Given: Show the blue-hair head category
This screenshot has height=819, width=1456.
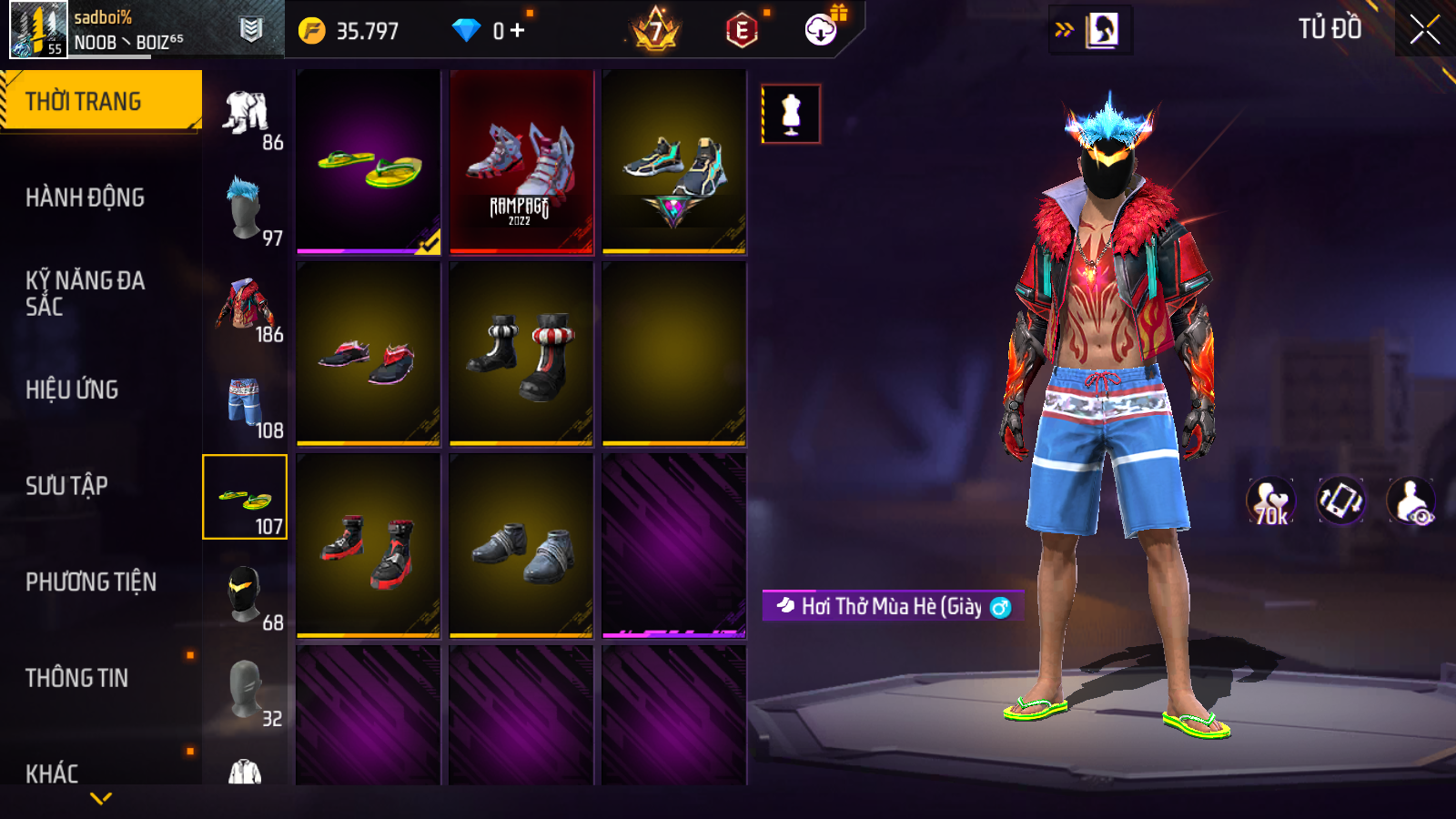Looking at the screenshot, I should pyautogui.click(x=246, y=209).
